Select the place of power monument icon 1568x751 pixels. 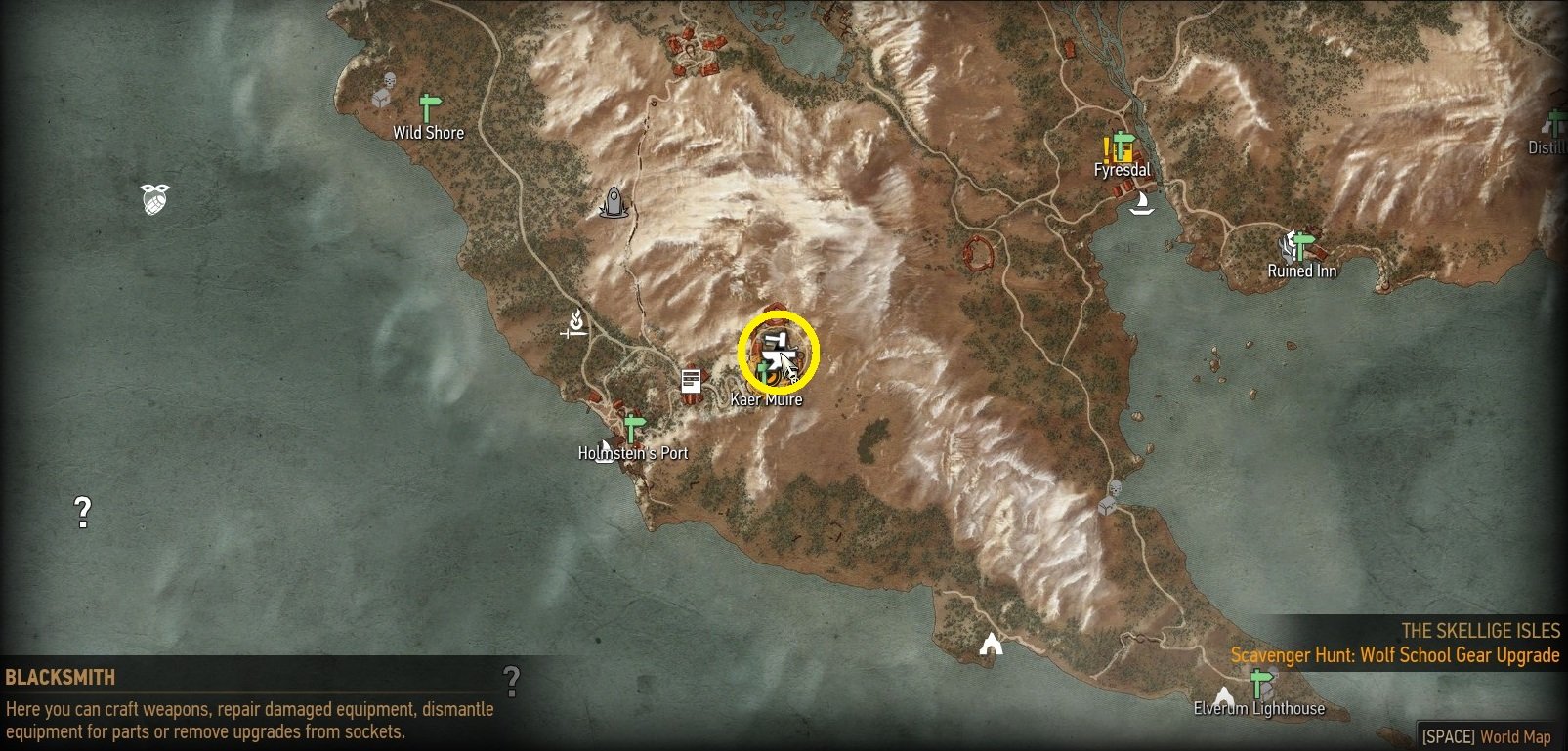pyautogui.click(x=612, y=204)
